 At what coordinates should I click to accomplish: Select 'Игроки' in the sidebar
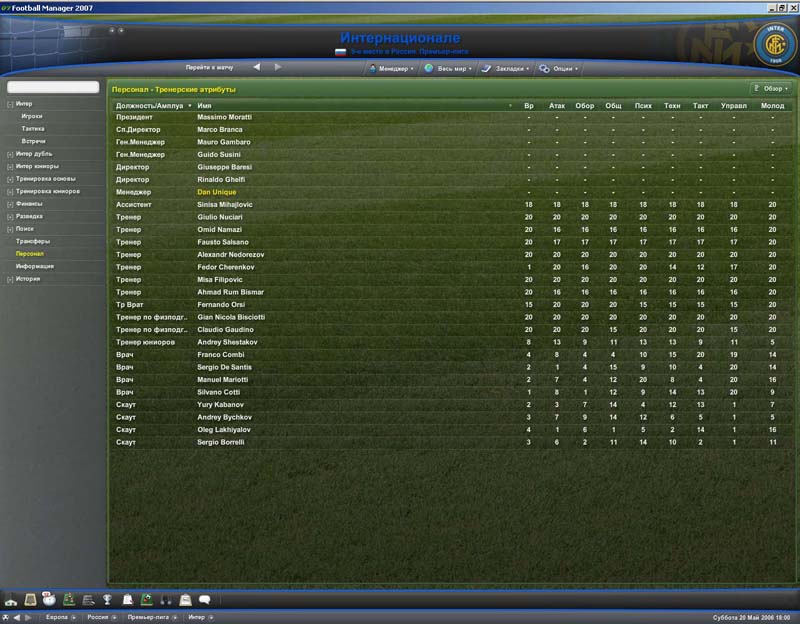[x=32, y=116]
